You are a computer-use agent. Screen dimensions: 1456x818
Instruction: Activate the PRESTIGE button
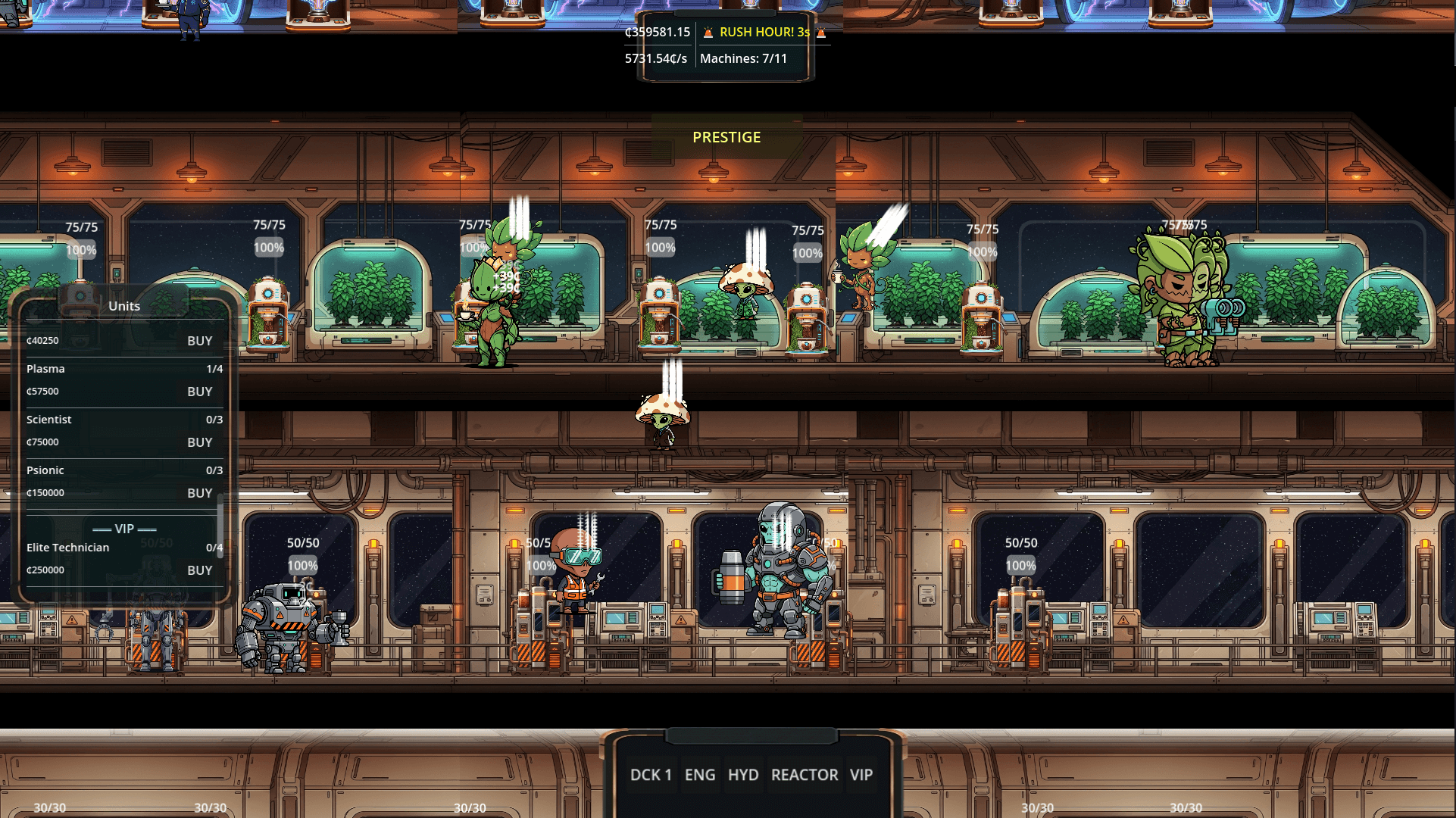tap(726, 137)
